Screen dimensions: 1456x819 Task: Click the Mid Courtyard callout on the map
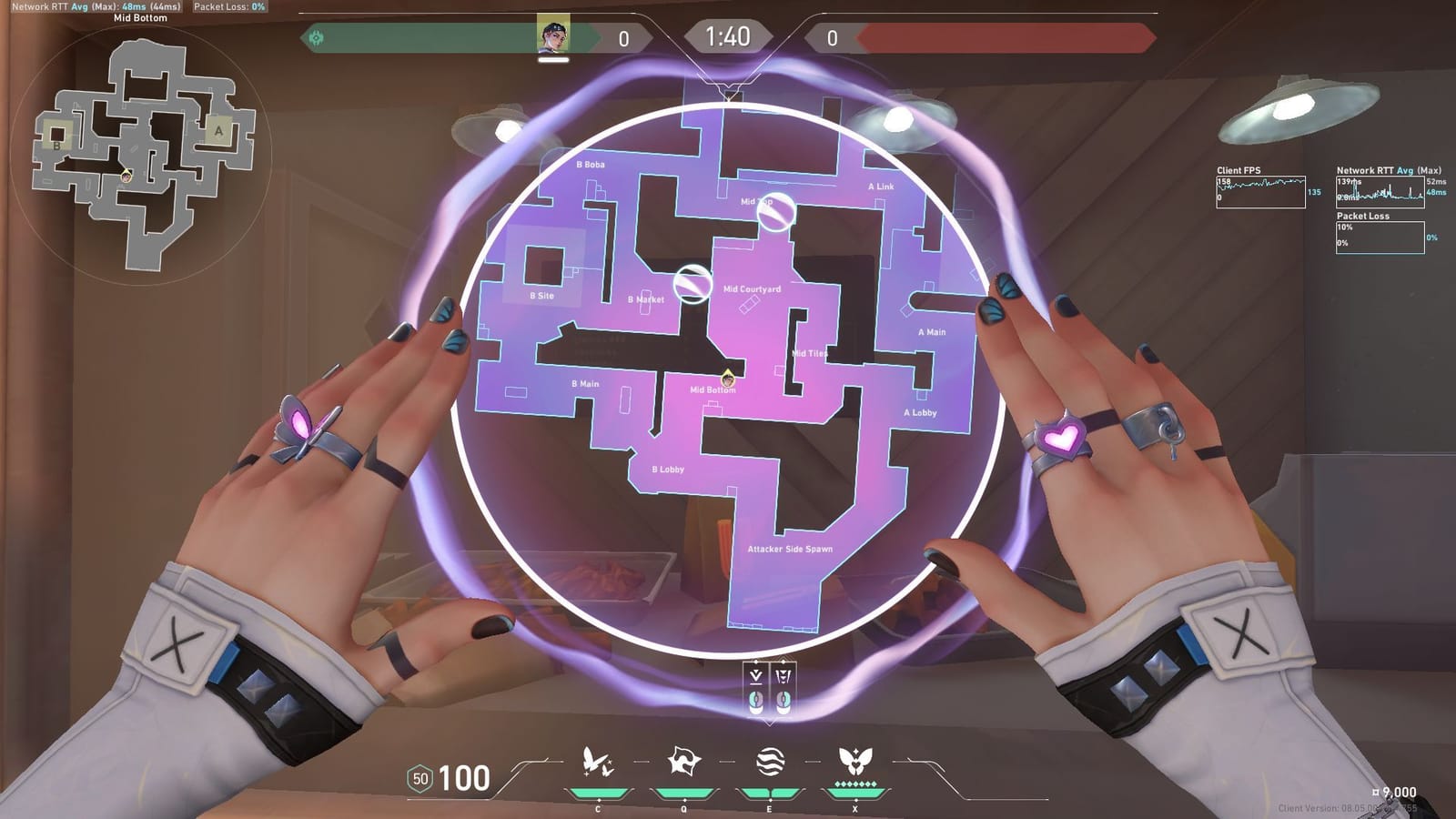coord(751,288)
